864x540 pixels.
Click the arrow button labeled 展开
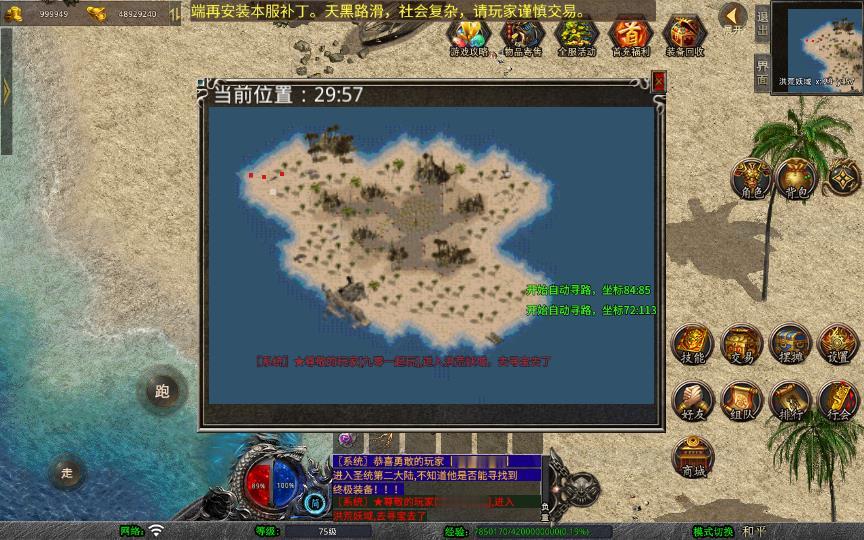[x=733, y=17]
